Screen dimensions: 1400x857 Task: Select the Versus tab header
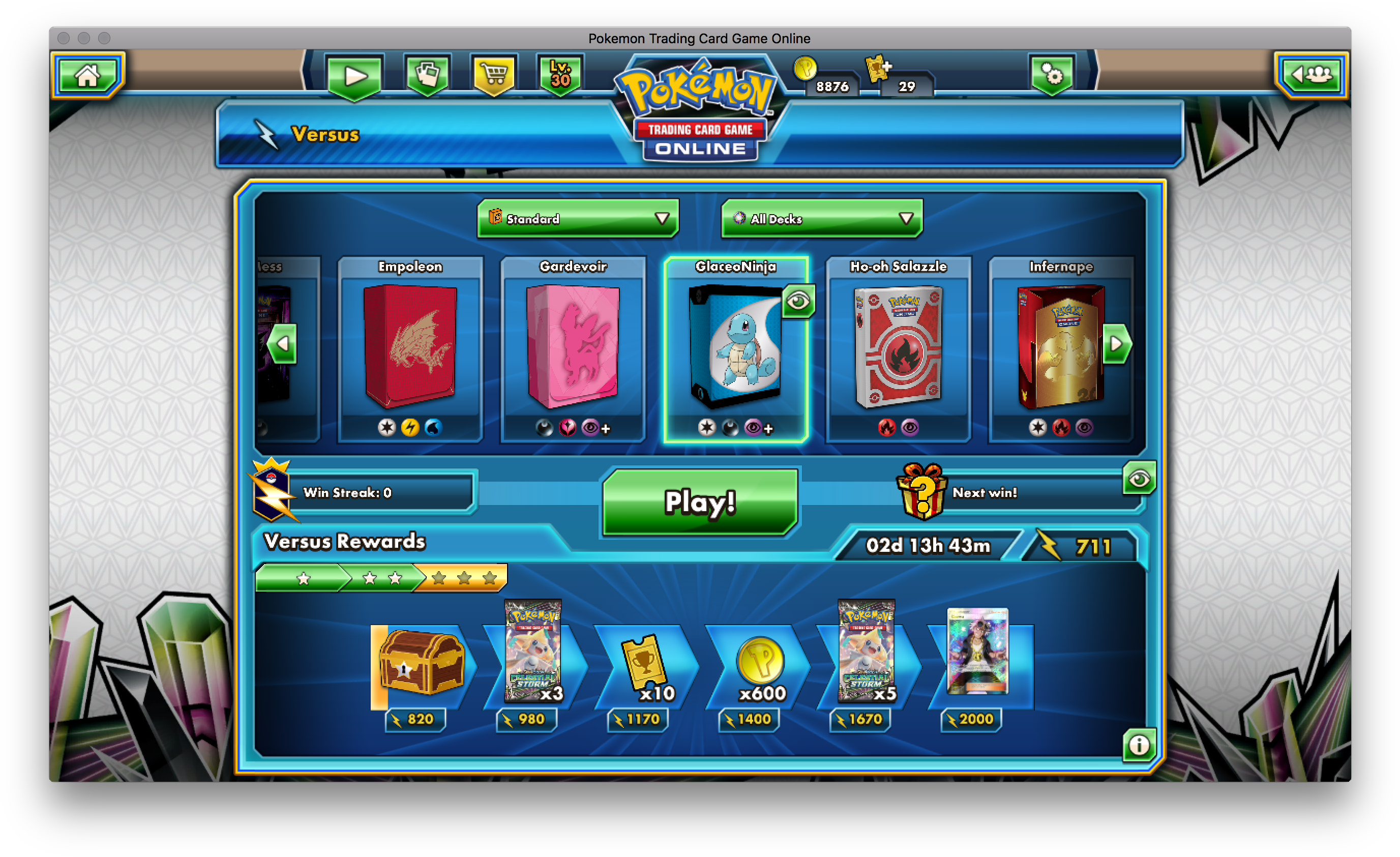[324, 135]
